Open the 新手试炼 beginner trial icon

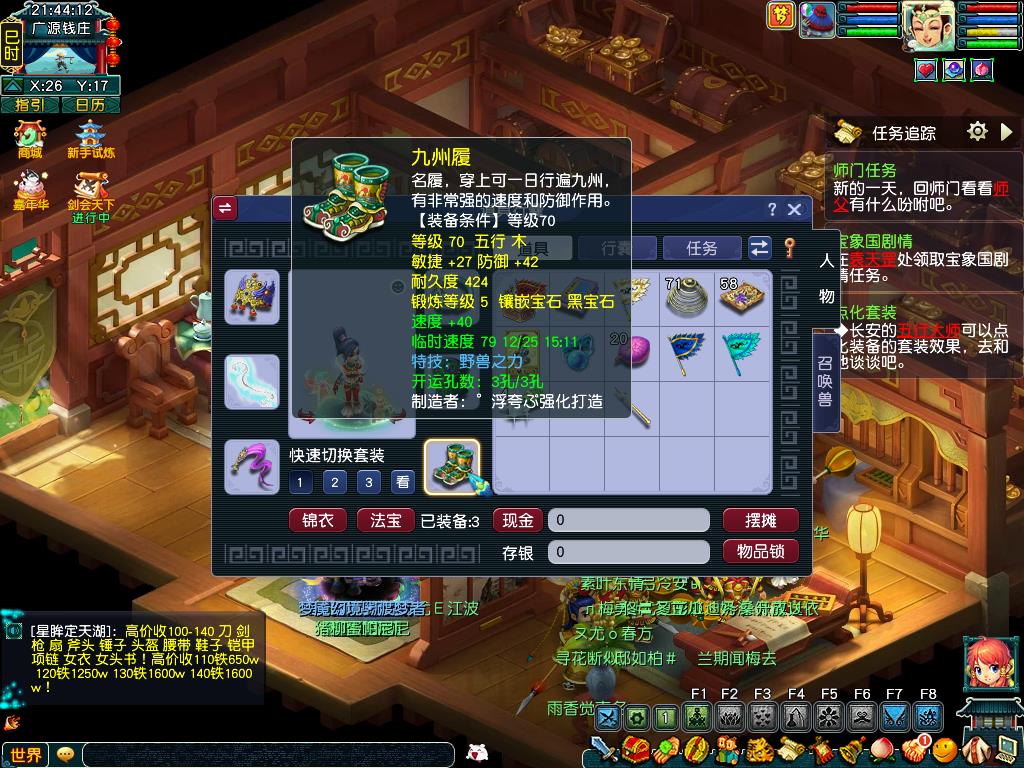[x=91, y=138]
